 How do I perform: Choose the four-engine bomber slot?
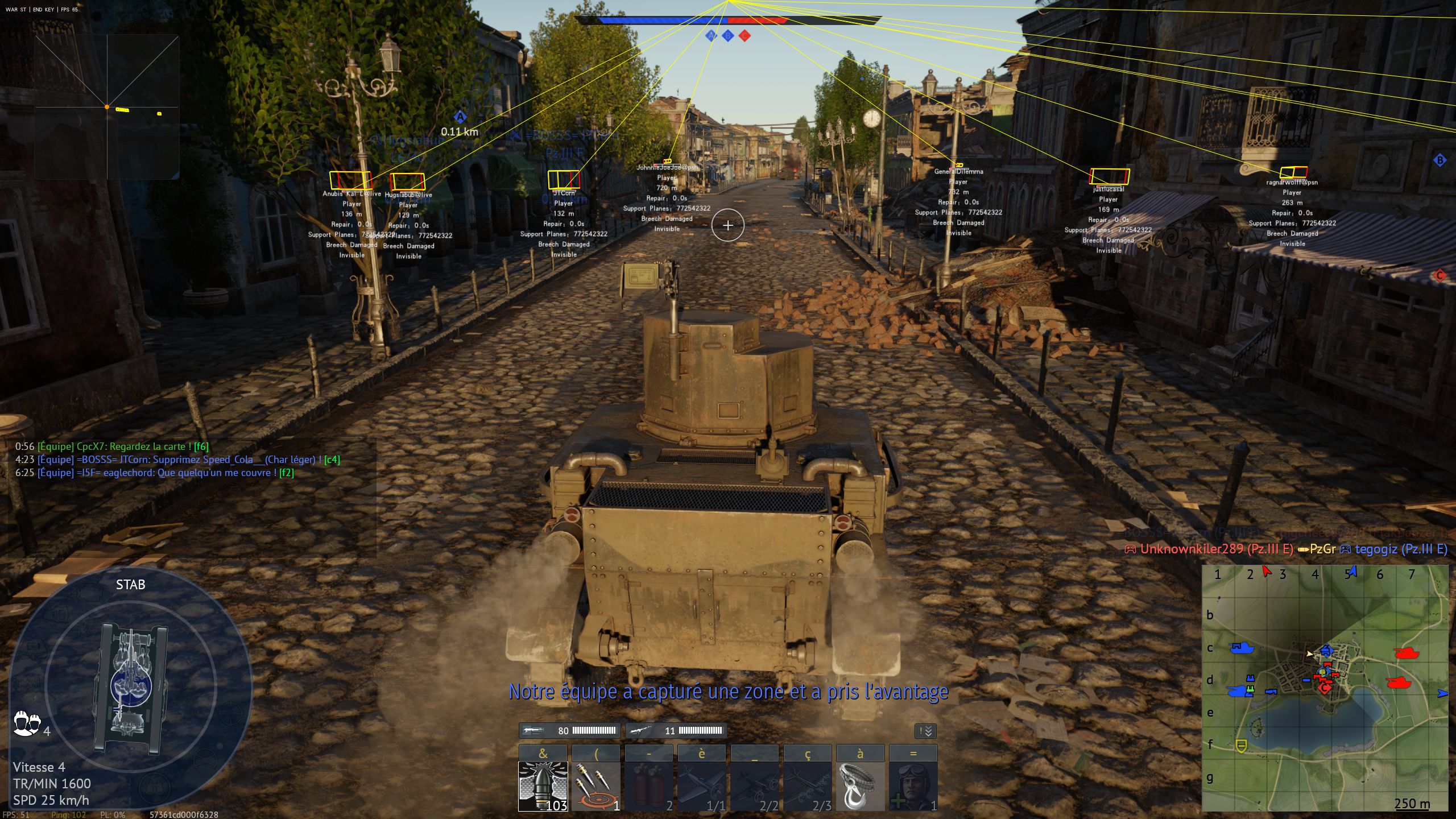click(807, 786)
